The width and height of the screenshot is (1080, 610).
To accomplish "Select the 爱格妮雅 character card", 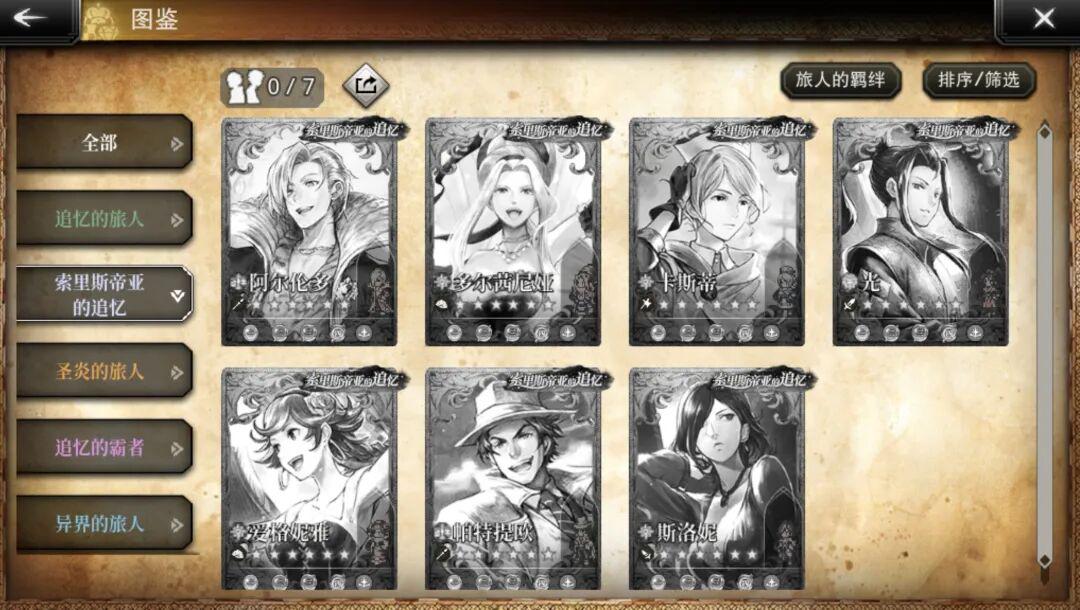I will coord(309,480).
